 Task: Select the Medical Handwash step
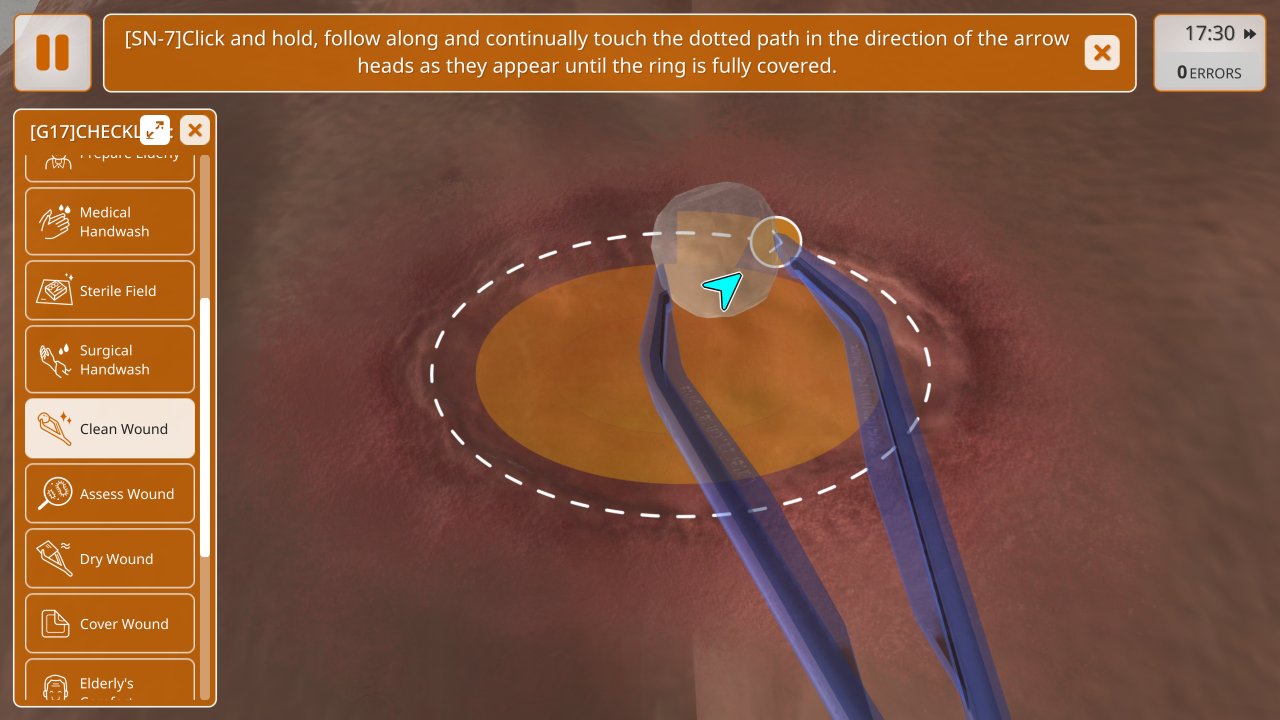tap(110, 221)
